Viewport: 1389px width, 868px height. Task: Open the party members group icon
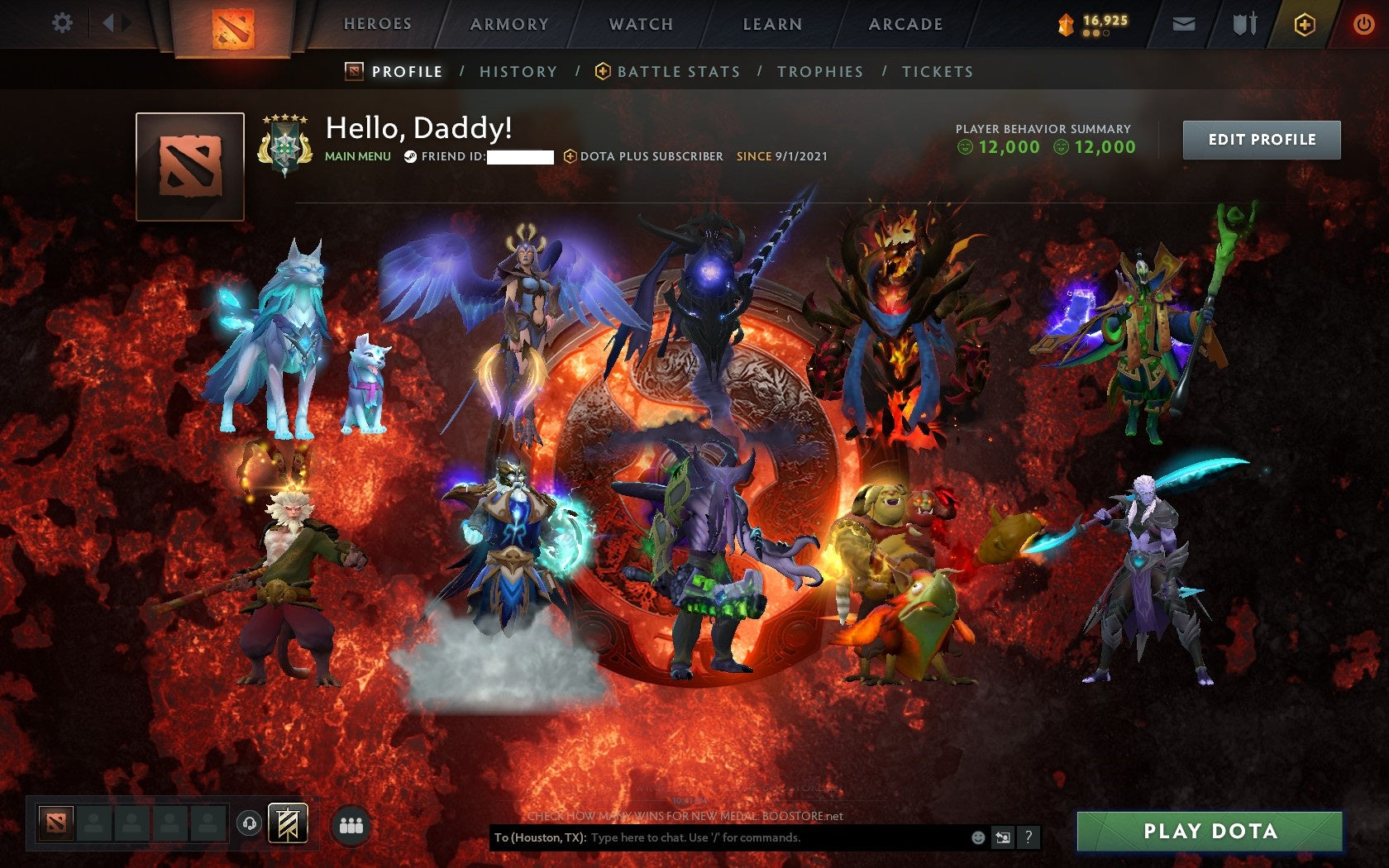point(351,825)
